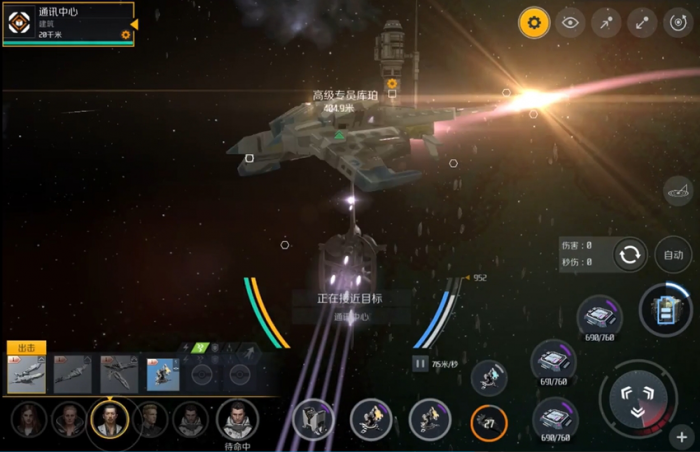Toggle the diagonal double-arrow button
Image resolution: width=700 pixels, height=452 pixels.
click(x=642, y=23)
